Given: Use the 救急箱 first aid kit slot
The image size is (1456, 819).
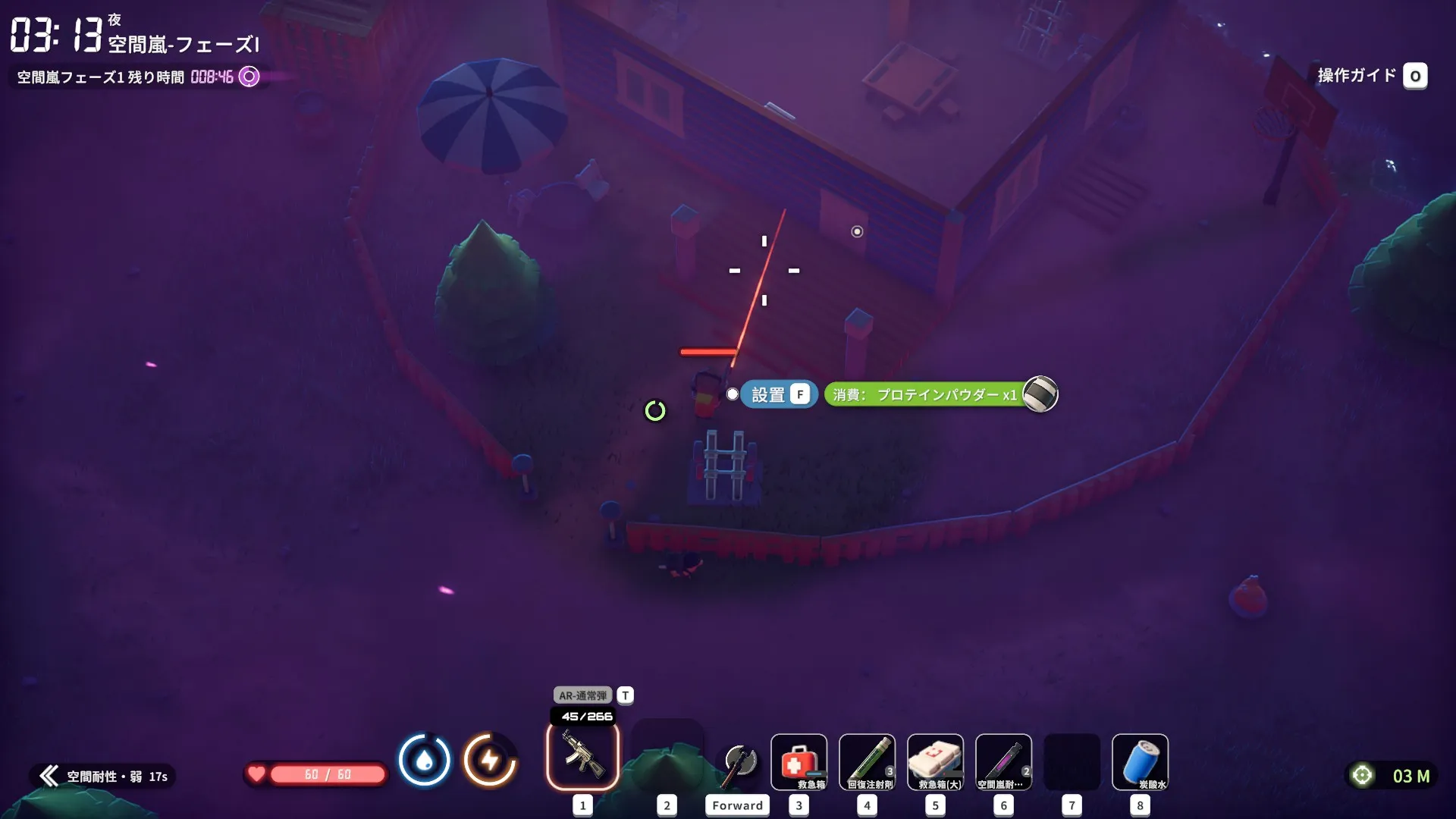Looking at the screenshot, I should coord(799,762).
